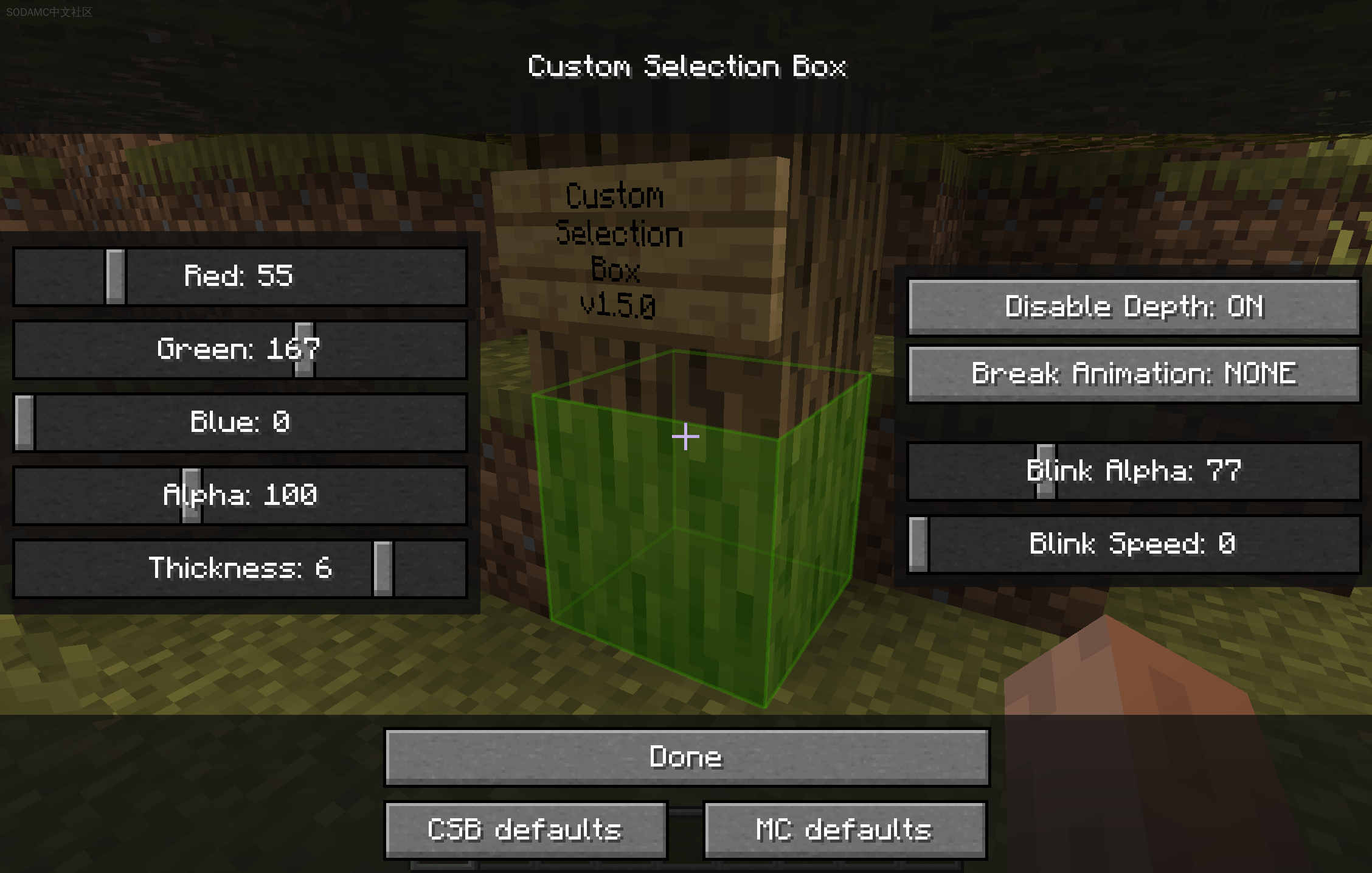Increase the Blue value slider
The image size is (1372, 873).
[240, 423]
